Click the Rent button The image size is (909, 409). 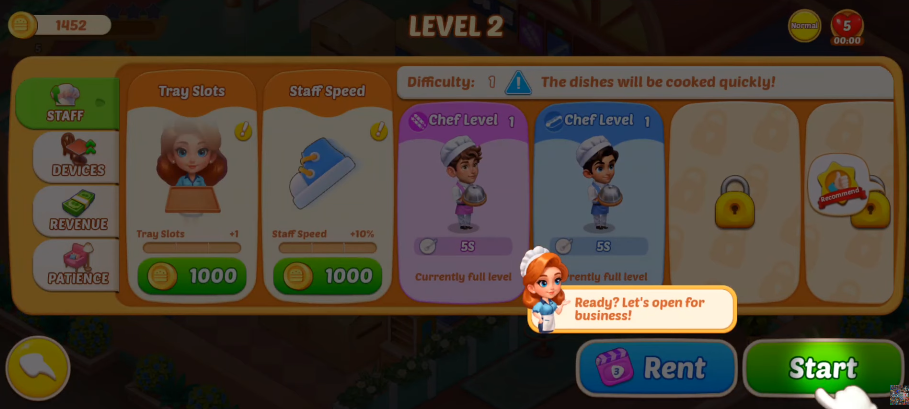[x=656, y=368]
